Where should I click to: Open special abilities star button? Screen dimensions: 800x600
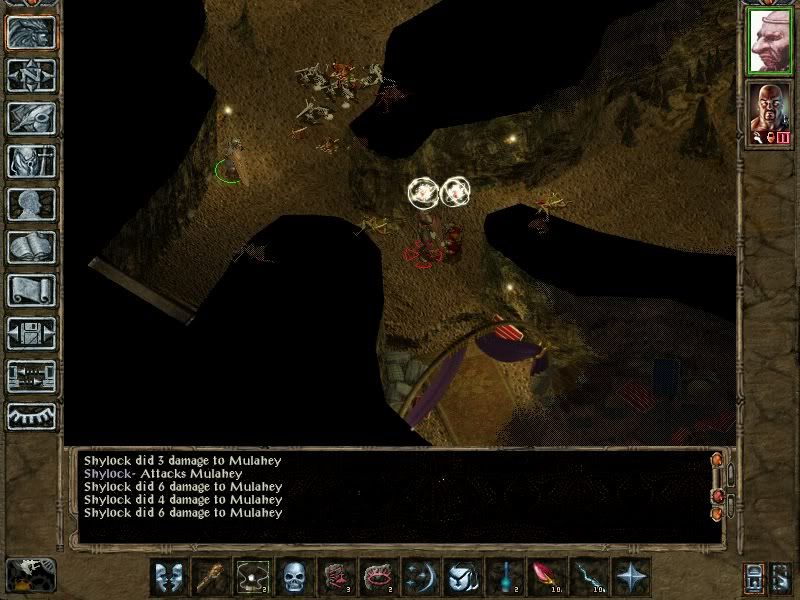[631, 577]
